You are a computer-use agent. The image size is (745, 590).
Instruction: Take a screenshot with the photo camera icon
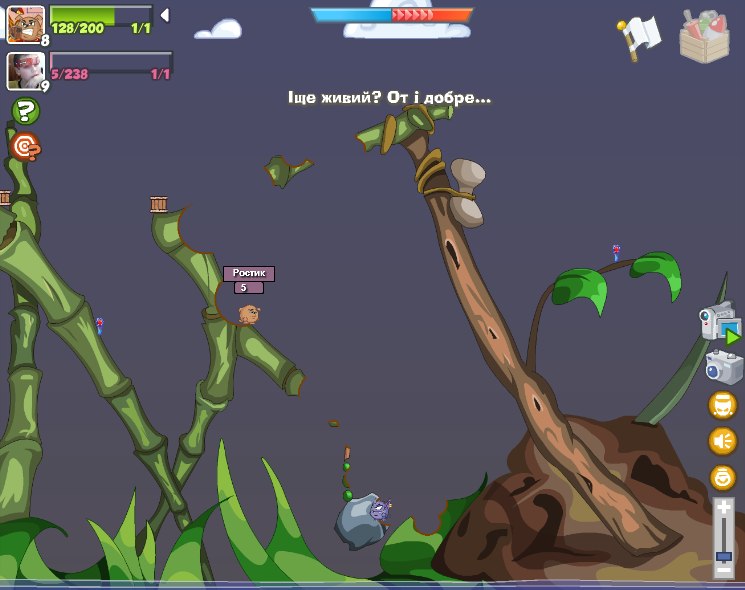tap(722, 366)
